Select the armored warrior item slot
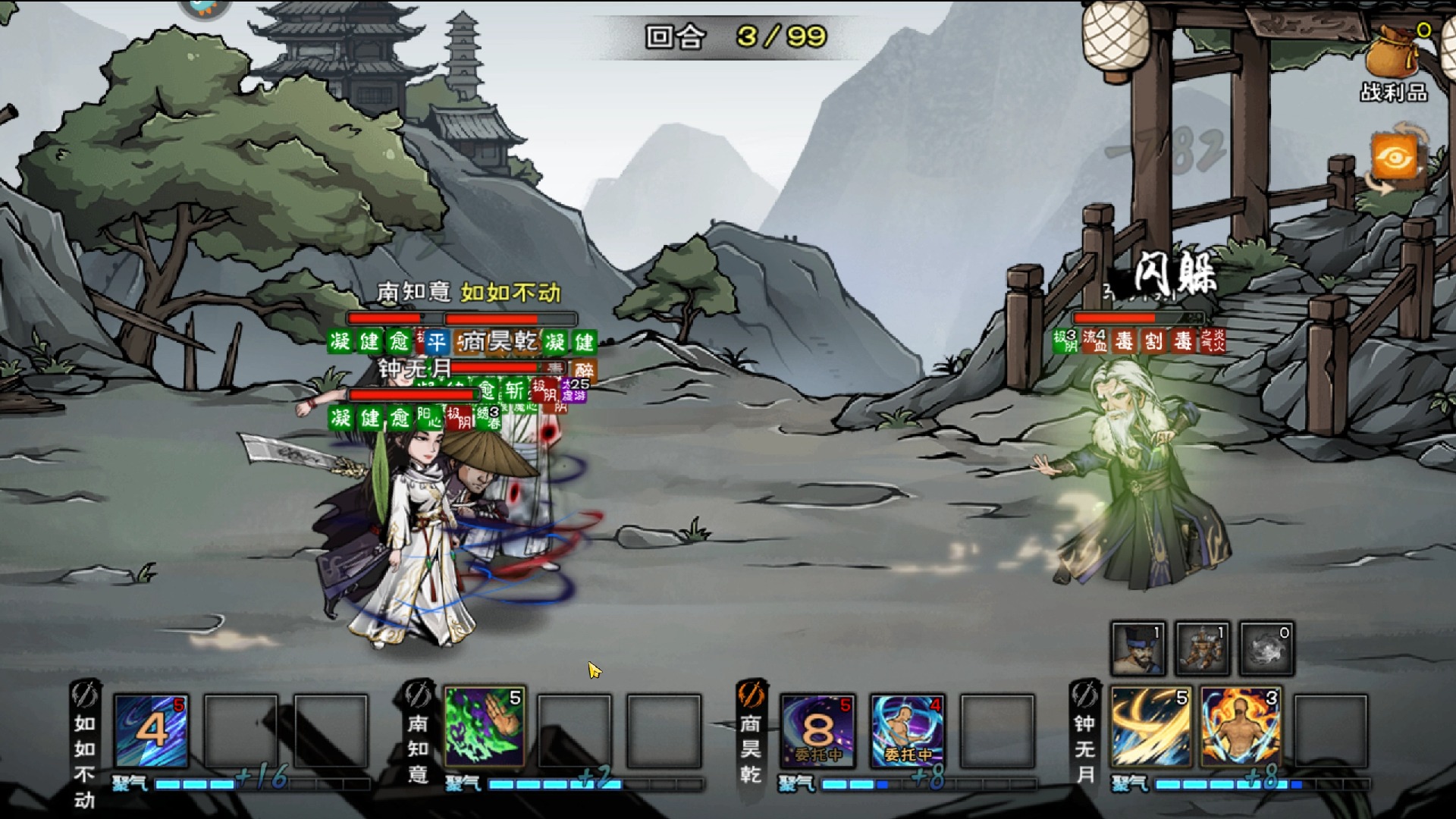The height and width of the screenshot is (819, 1456). point(1202,648)
